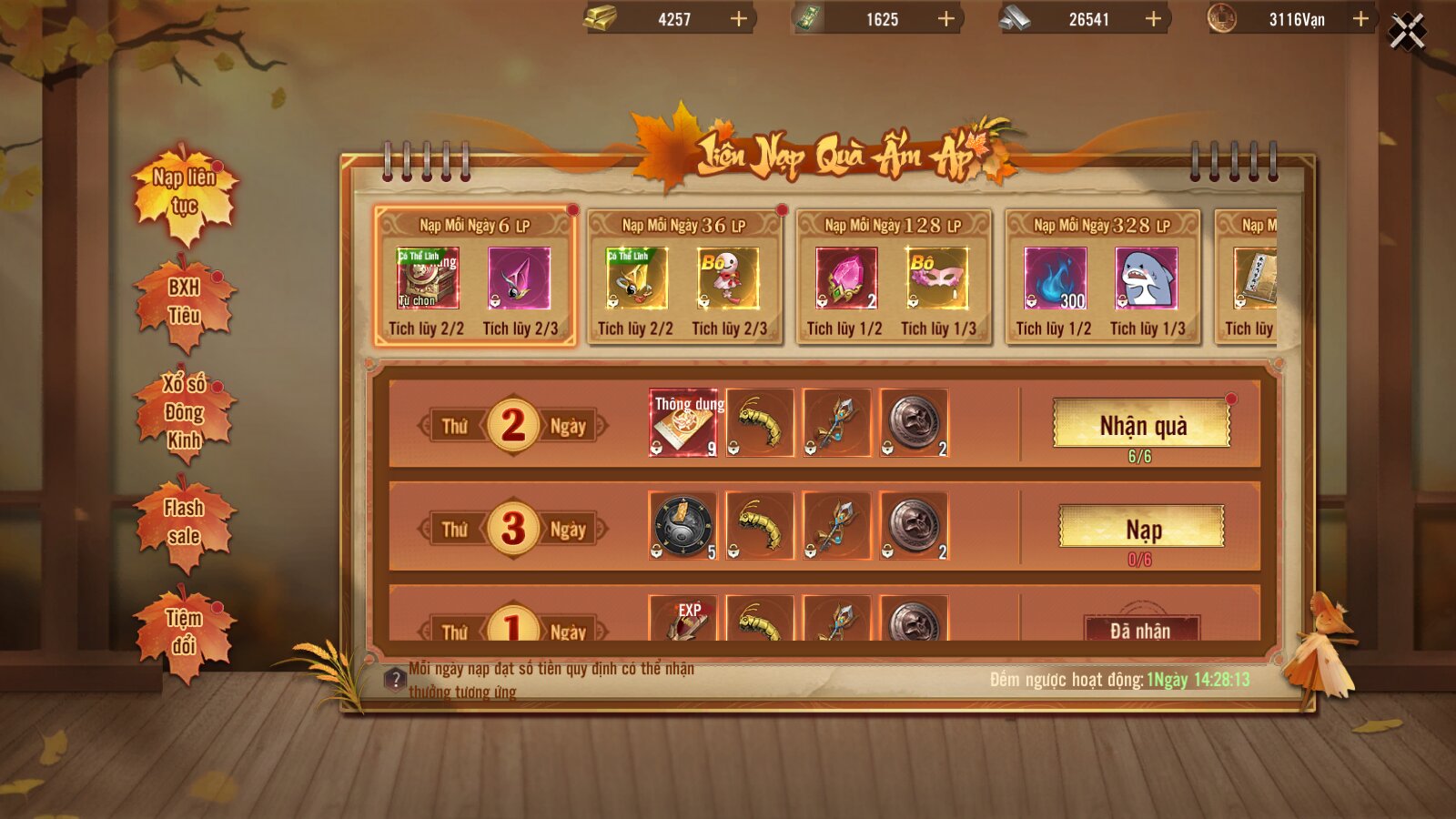Select the Nạp Mỗi Ngày 36 LP tier
1456x819 pixels.
pyautogui.click(x=683, y=276)
